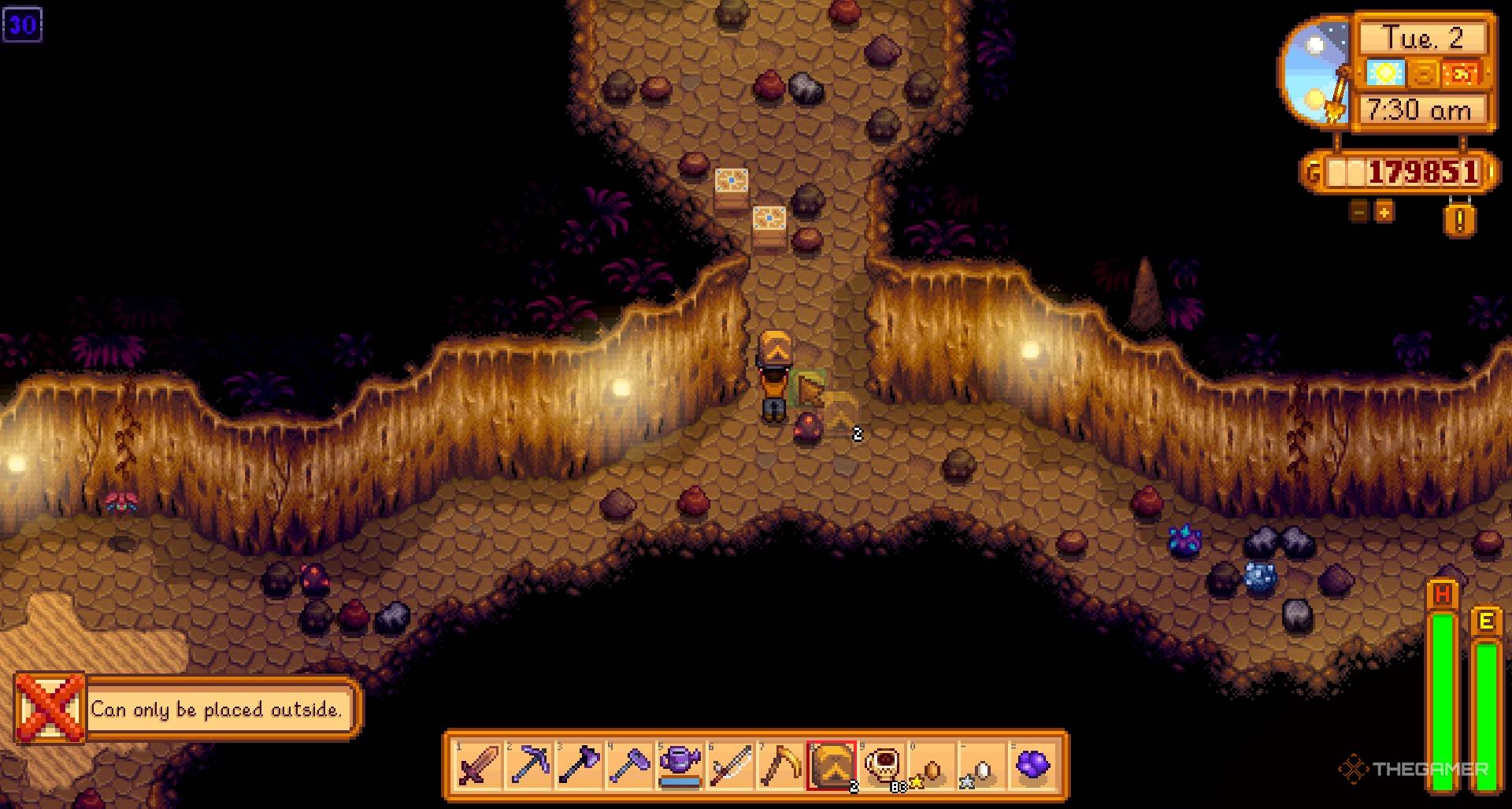Viewport: 1512px width, 809px height.
Task: Click the mine level 30 indicator
Action: pyautogui.click(x=24, y=26)
